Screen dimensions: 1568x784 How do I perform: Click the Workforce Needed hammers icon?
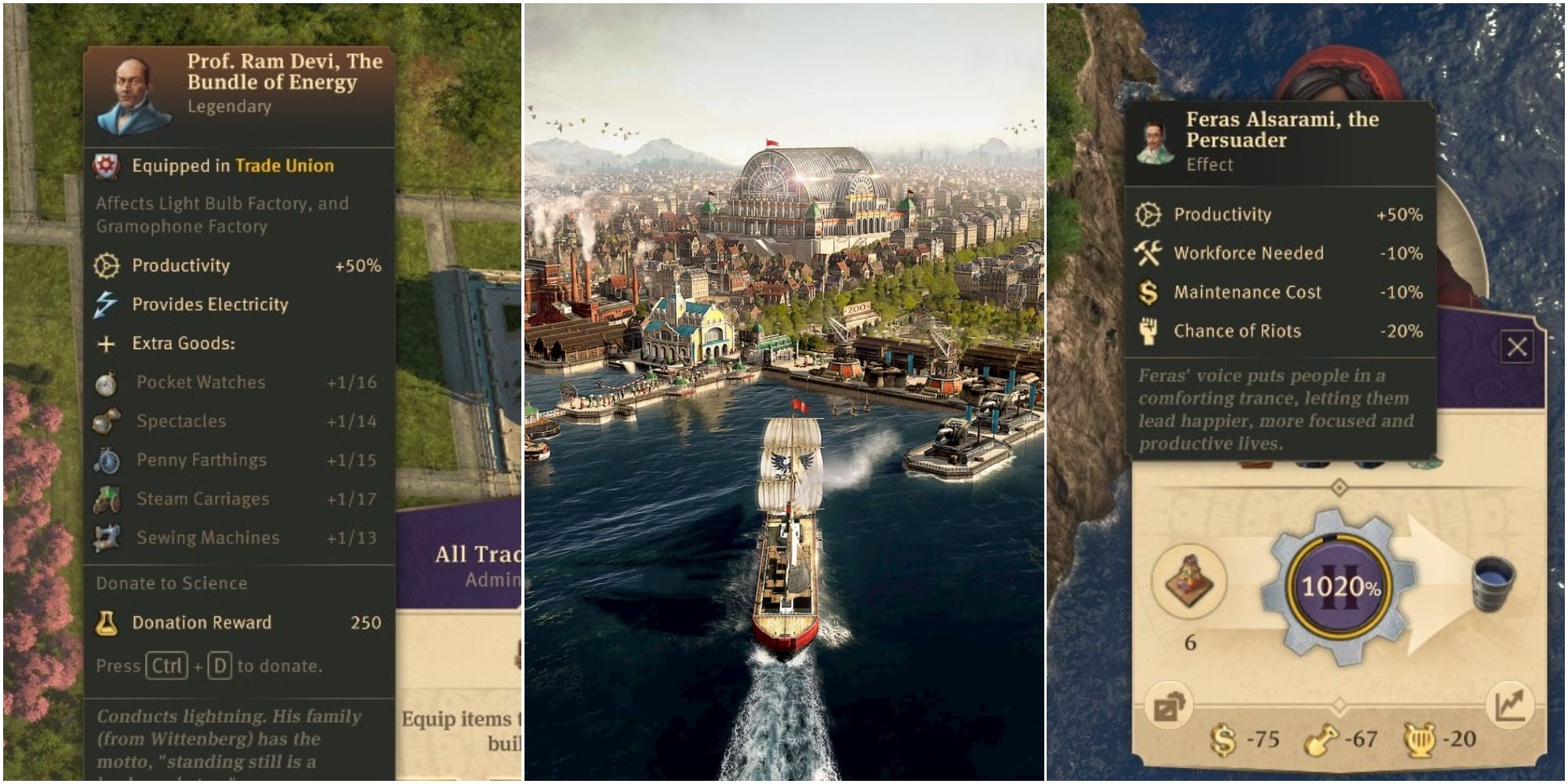tap(1150, 253)
